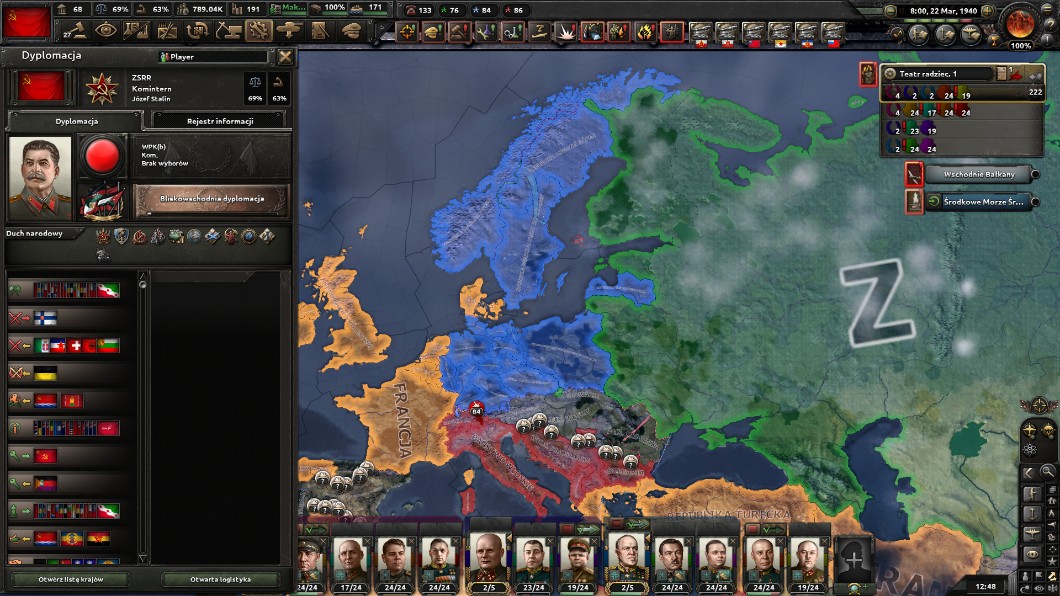The width and height of the screenshot is (1060, 596).
Task: Open the Soviet flag in the top-left corner
Action: tap(27, 21)
